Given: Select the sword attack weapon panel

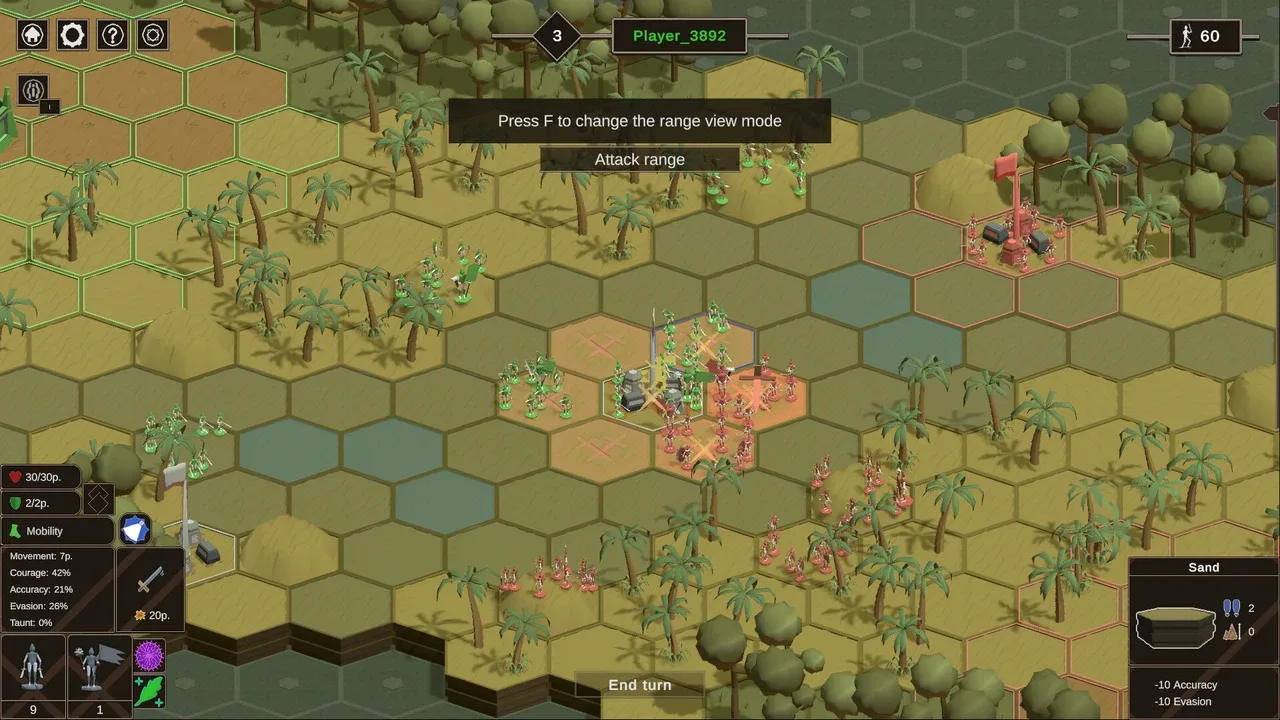Looking at the screenshot, I should [x=151, y=589].
